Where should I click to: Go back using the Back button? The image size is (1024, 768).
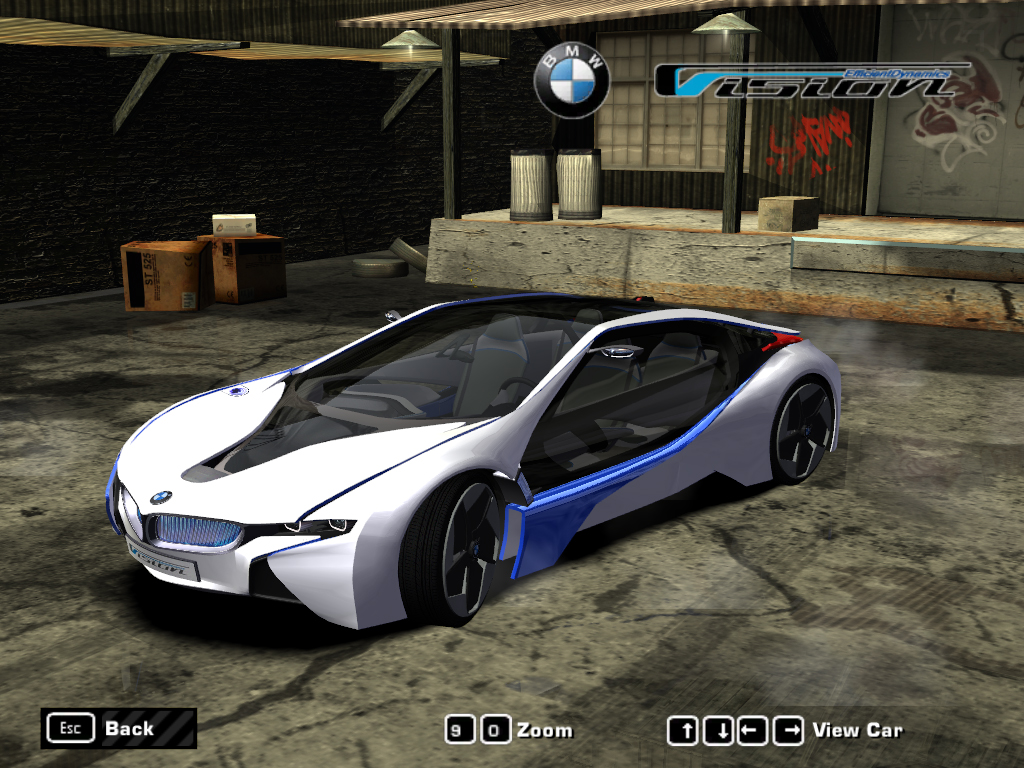coord(118,728)
